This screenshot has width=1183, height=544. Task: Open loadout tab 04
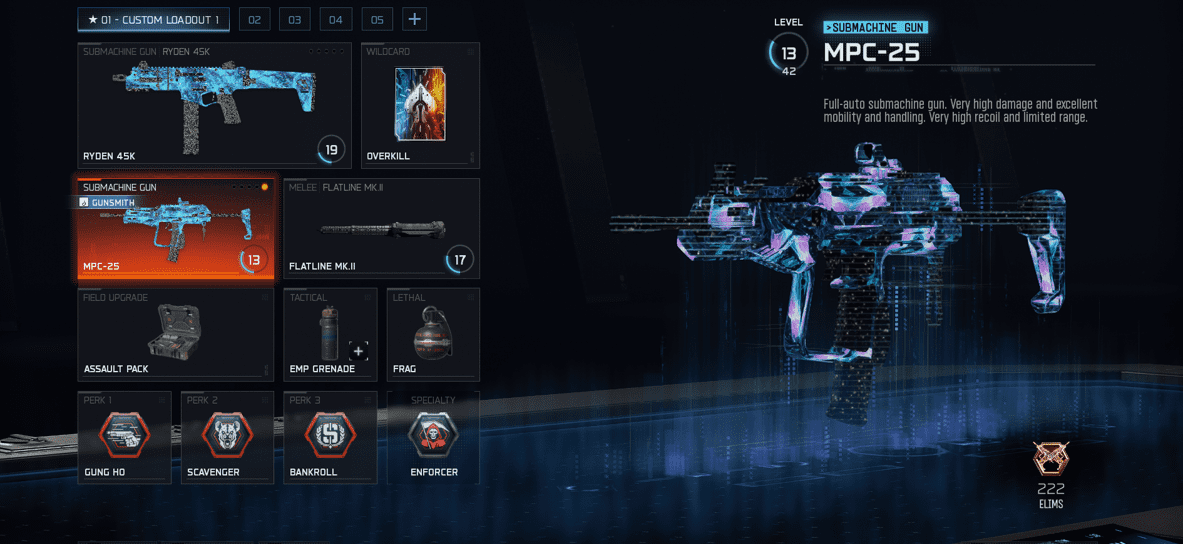(x=336, y=19)
